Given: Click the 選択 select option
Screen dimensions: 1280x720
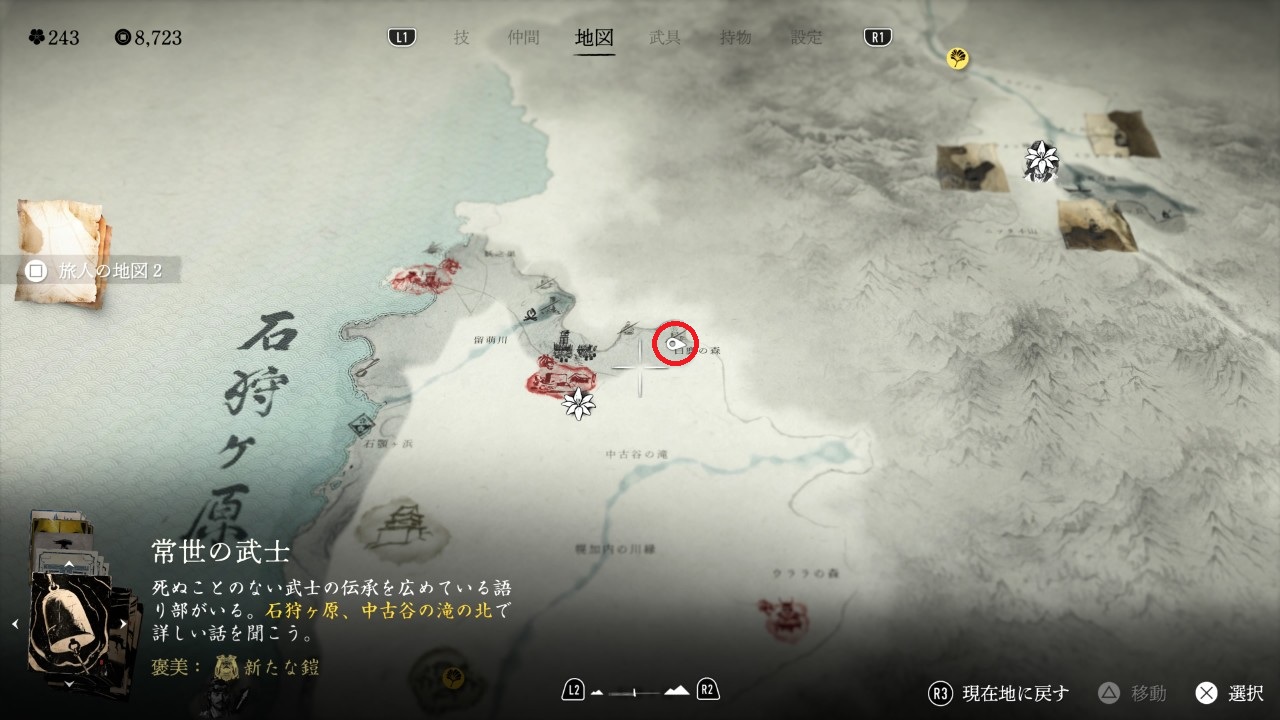Looking at the screenshot, I should pos(1229,693).
